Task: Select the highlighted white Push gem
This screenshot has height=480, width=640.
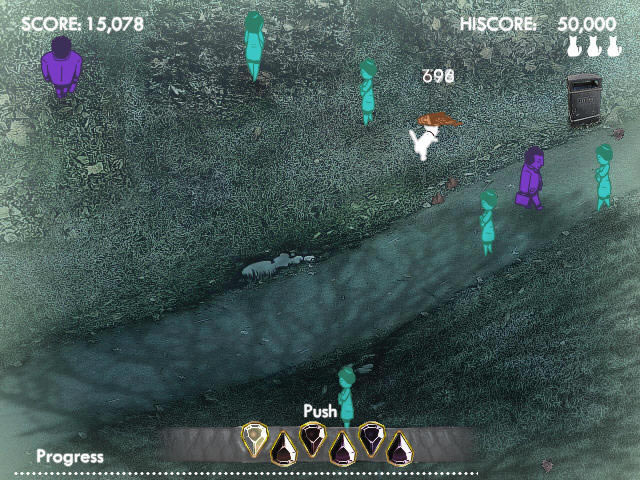Action: [256, 438]
